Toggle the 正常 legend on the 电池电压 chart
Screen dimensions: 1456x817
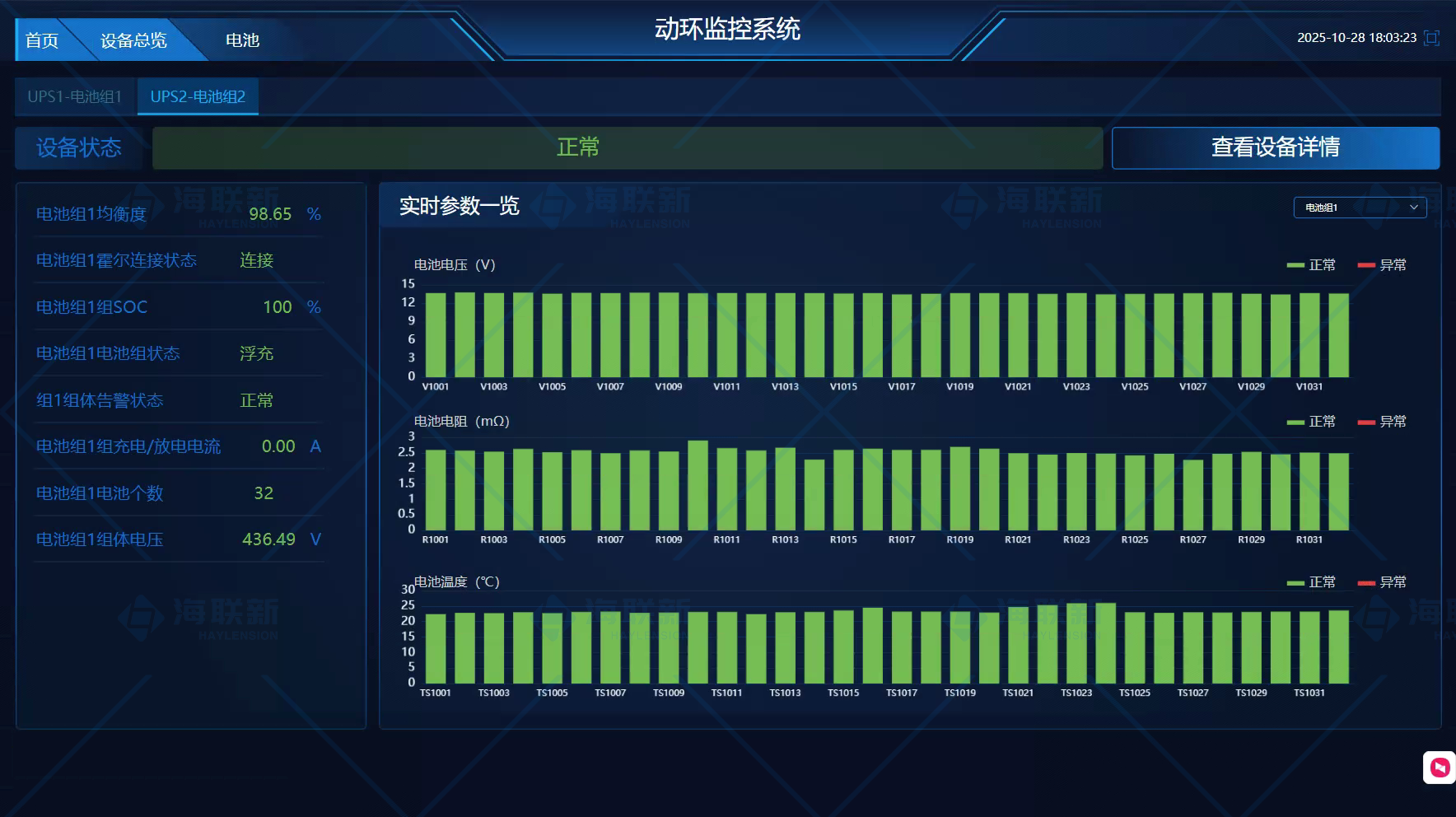click(1309, 265)
